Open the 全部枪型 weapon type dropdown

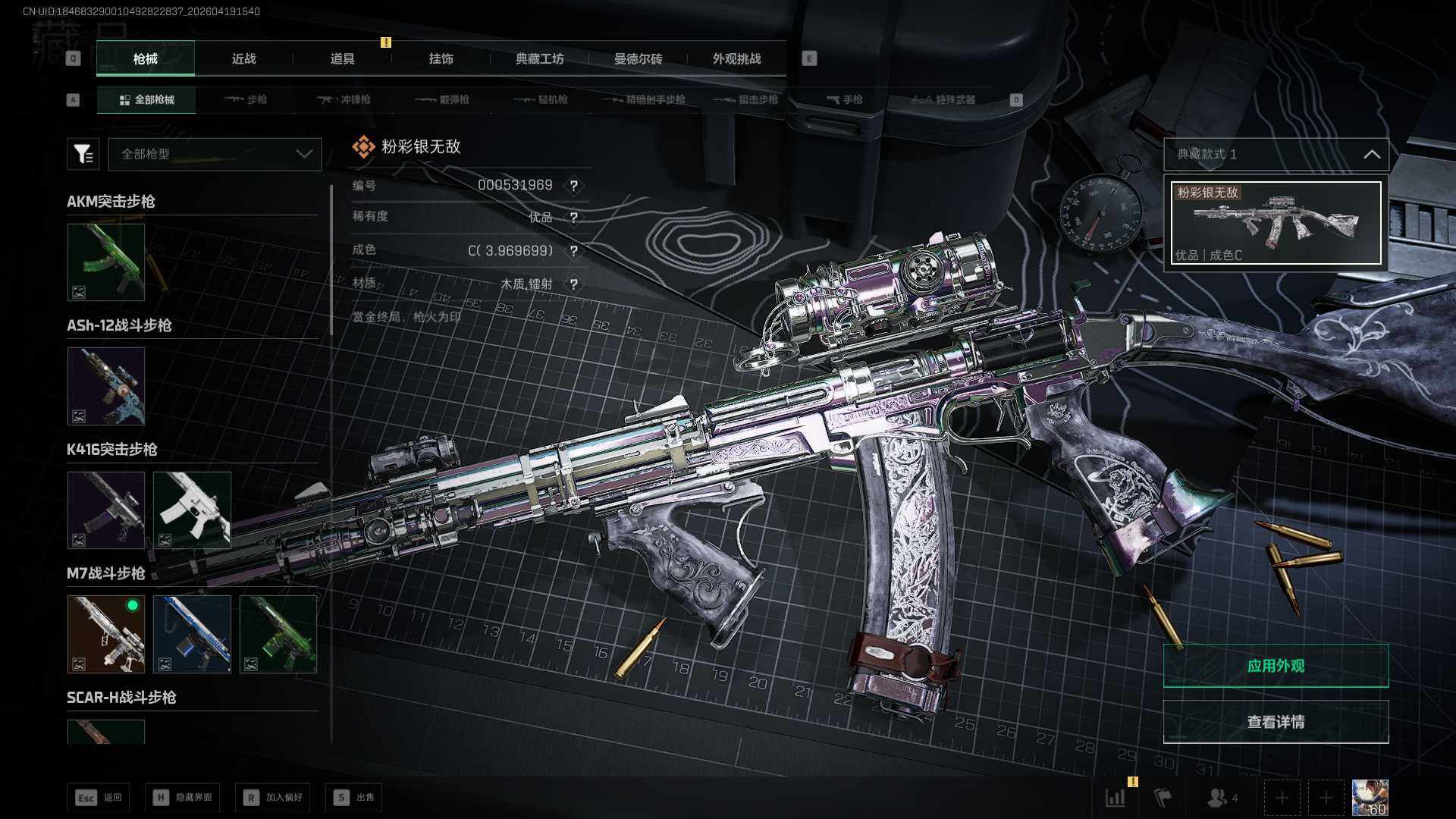click(x=215, y=154)
